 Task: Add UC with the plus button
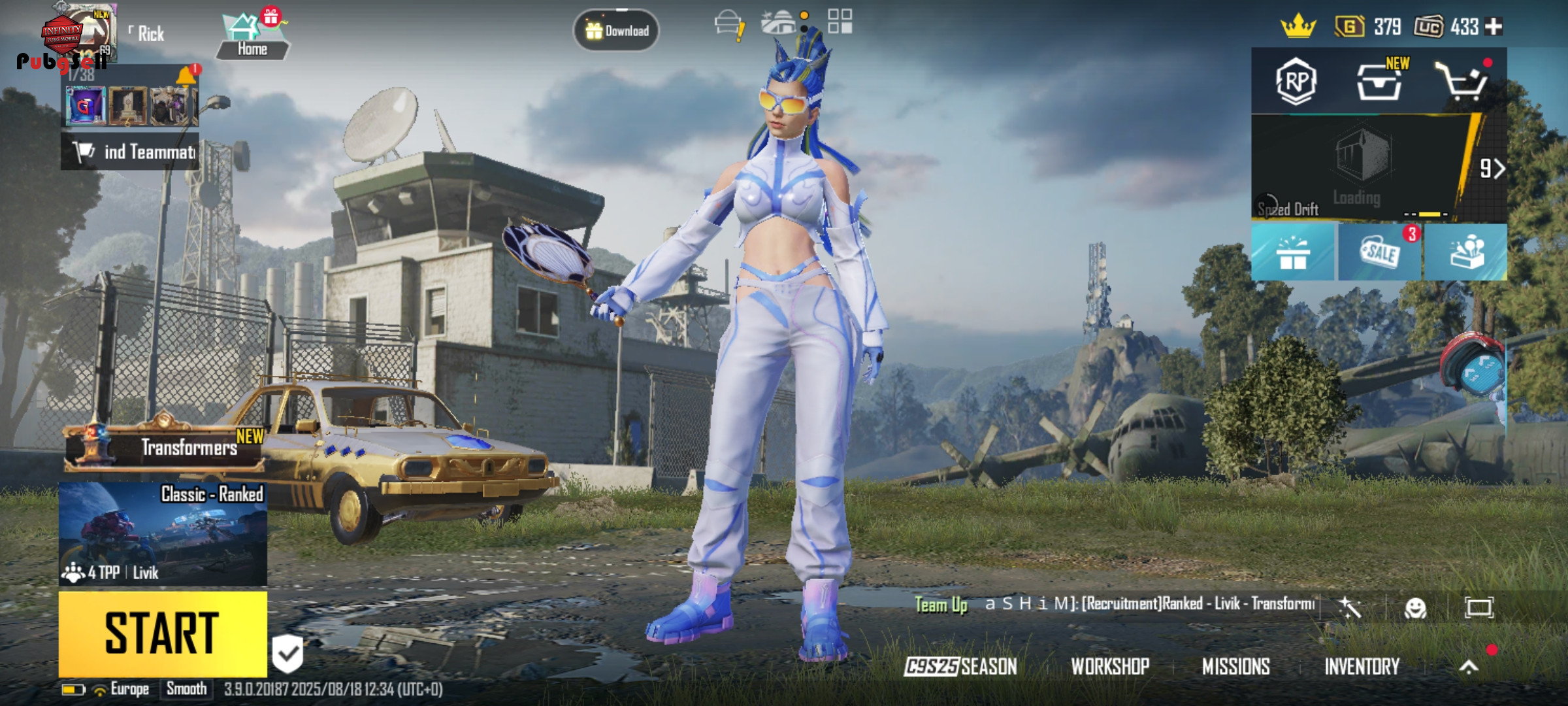[x=1494, y=27]
